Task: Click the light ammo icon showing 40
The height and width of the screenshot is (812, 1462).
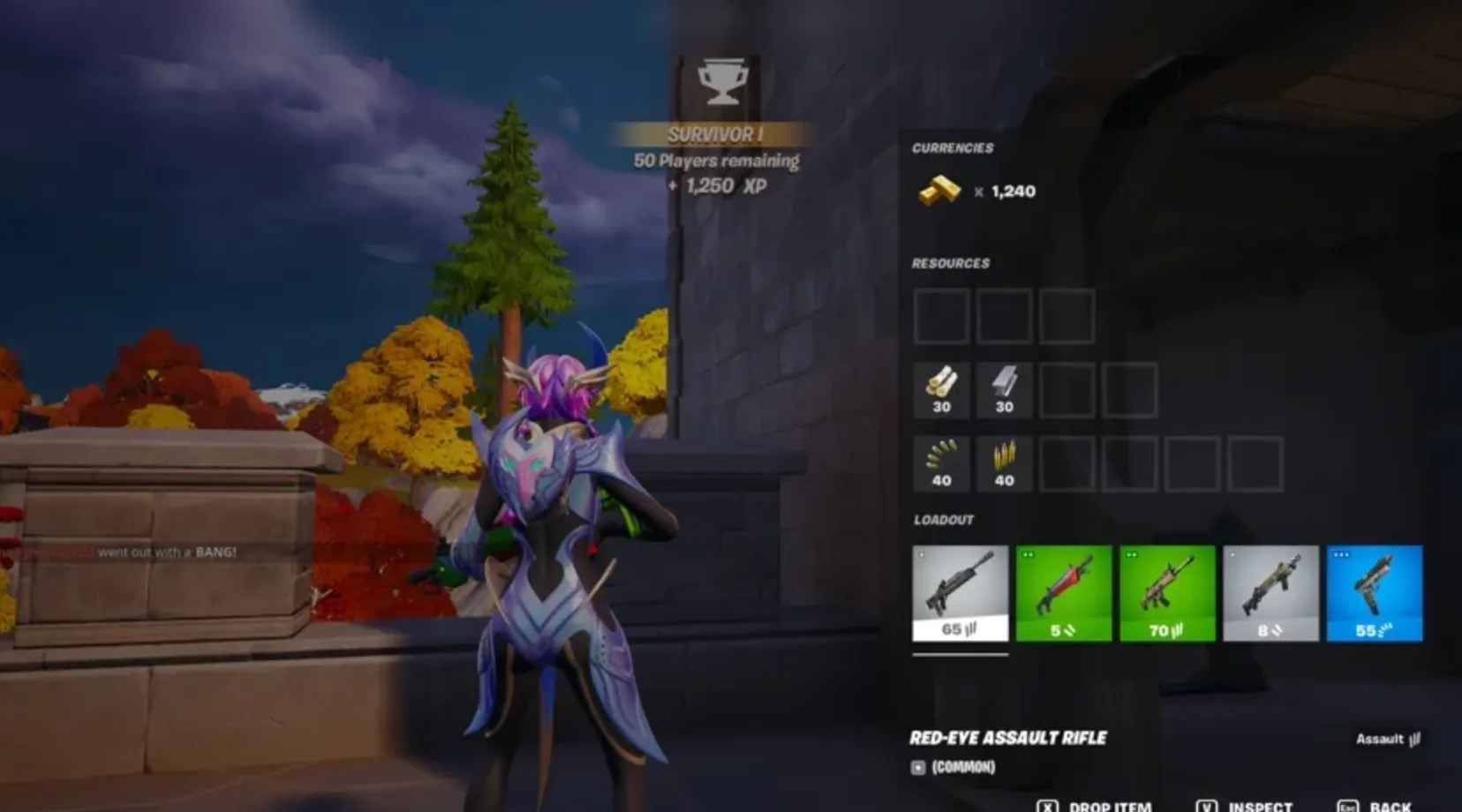Action: pyautogui.click(x=940, y=462)
